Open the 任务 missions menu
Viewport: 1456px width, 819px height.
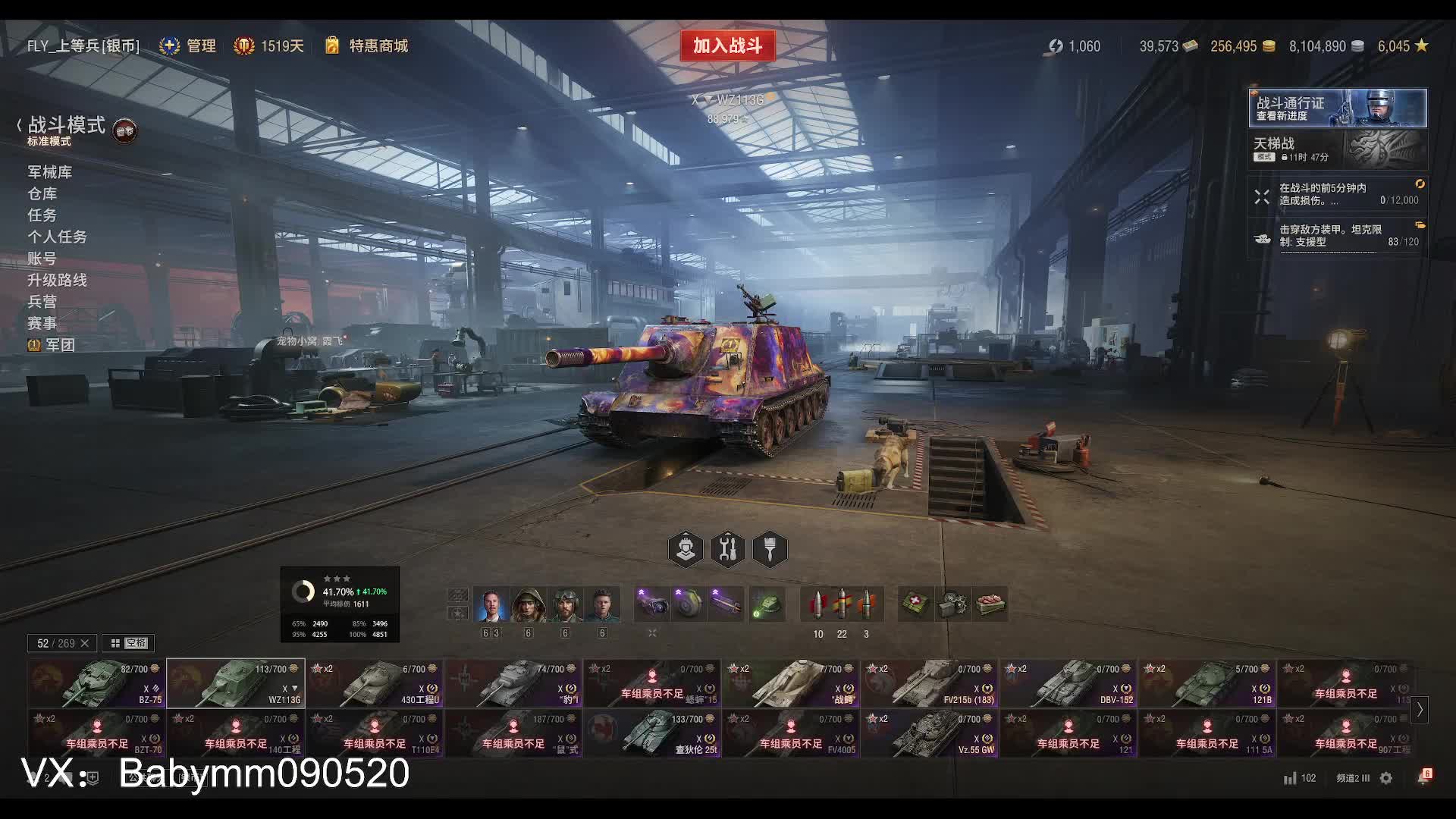42,215
